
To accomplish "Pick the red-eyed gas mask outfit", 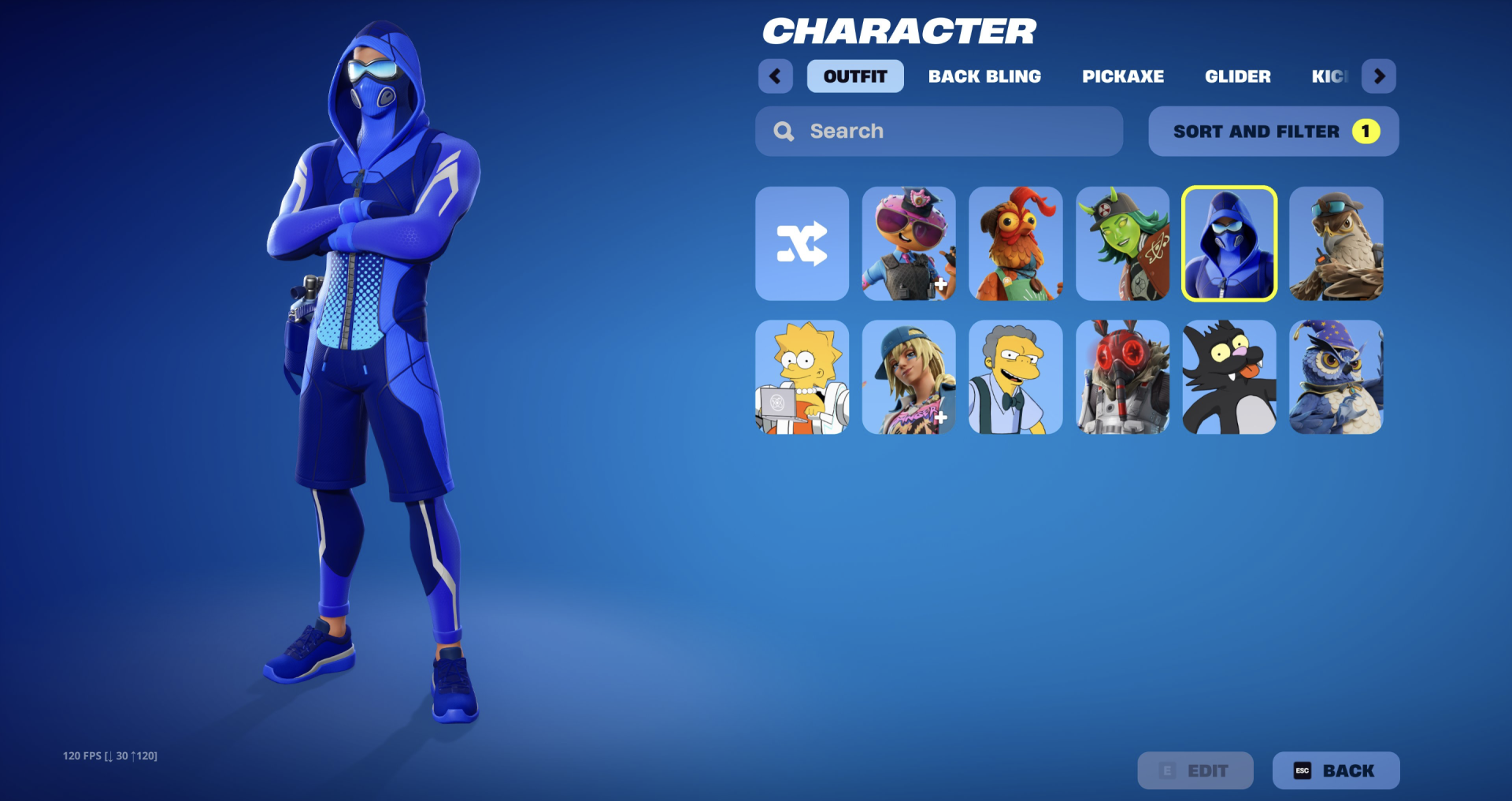I will [x=1122, y=377].
